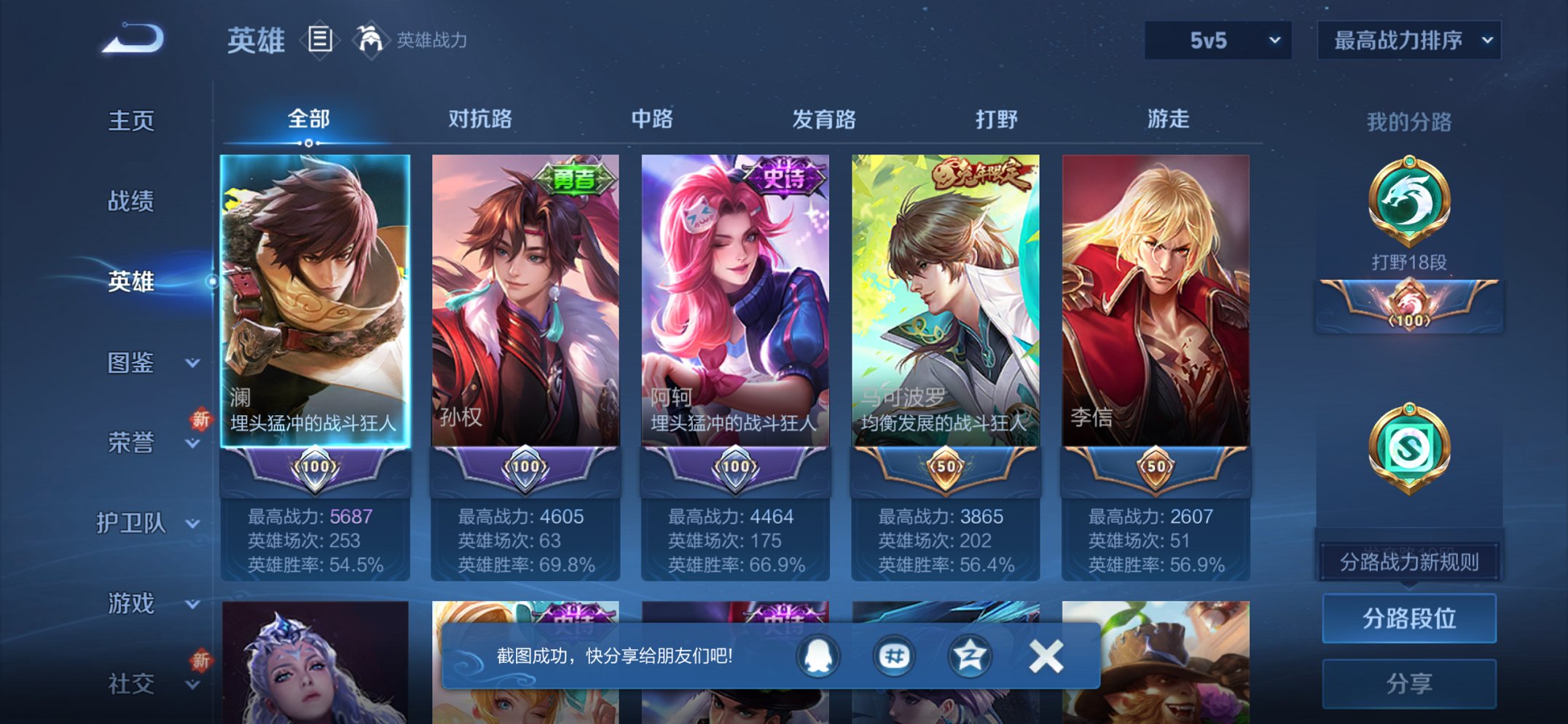This screenshot has height=724, width=1568.
Task: Tap the '#' channel share icon on the toast
Action: click(x=894, y=655)
